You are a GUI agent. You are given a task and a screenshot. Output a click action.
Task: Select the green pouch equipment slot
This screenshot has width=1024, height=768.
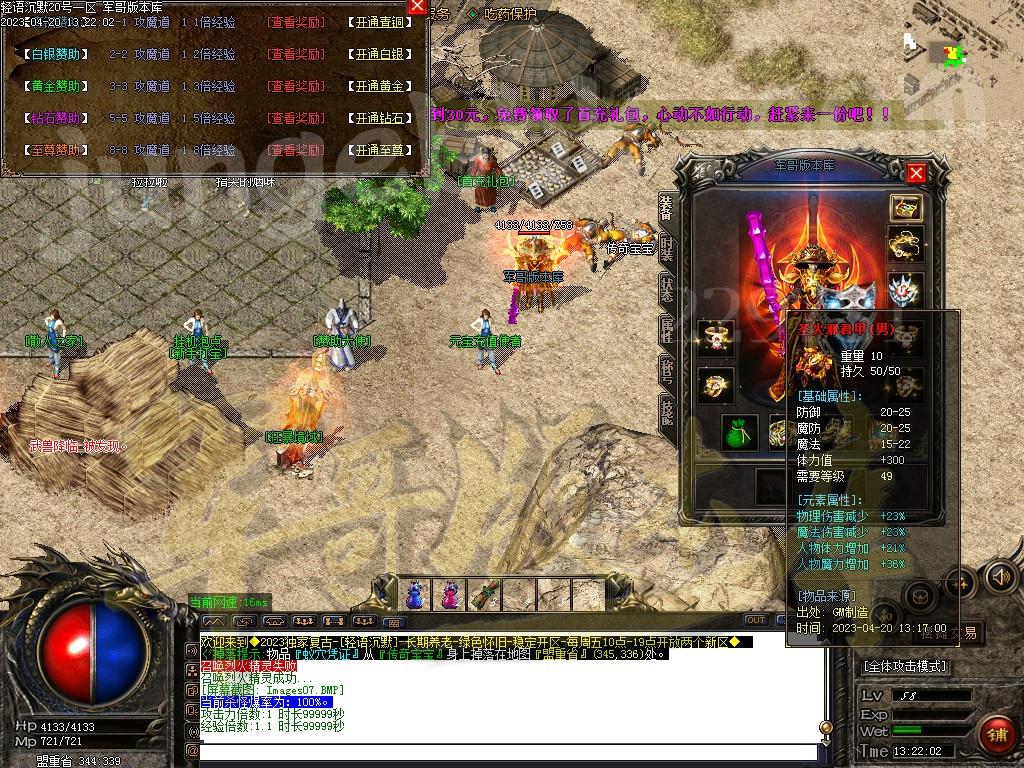coord(740,431)
